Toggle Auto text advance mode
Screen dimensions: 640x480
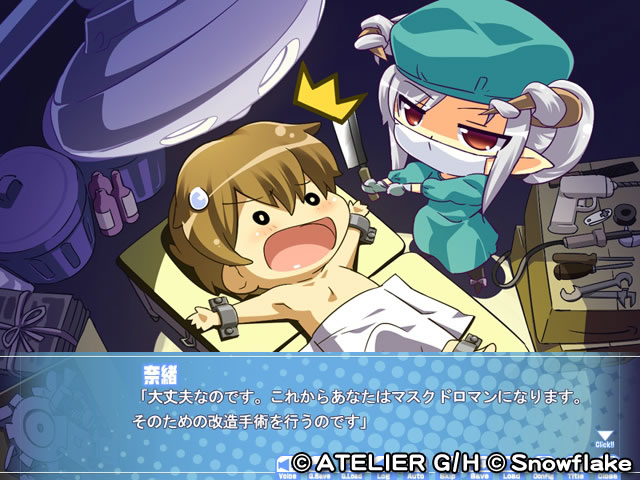tap(415, 474)
